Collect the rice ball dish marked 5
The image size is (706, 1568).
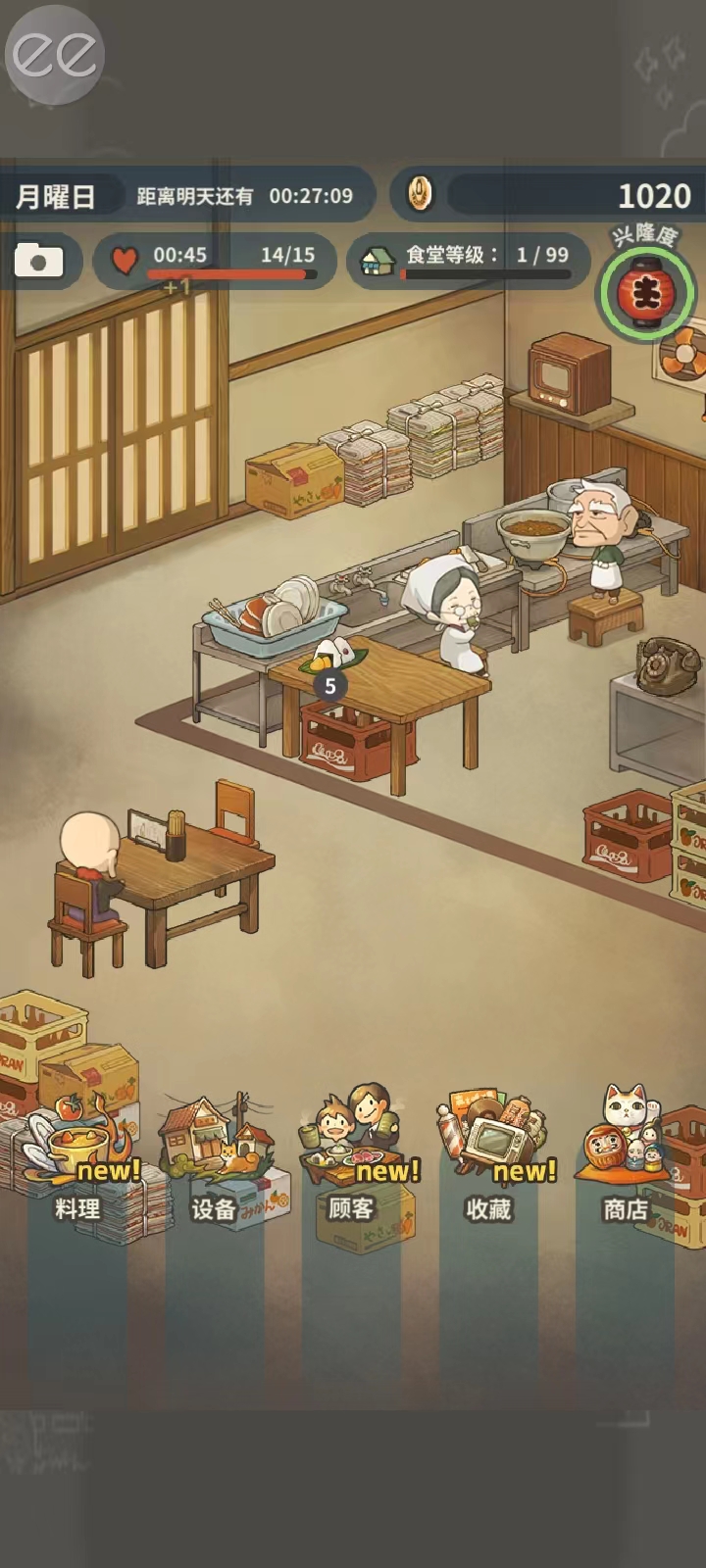328,656
